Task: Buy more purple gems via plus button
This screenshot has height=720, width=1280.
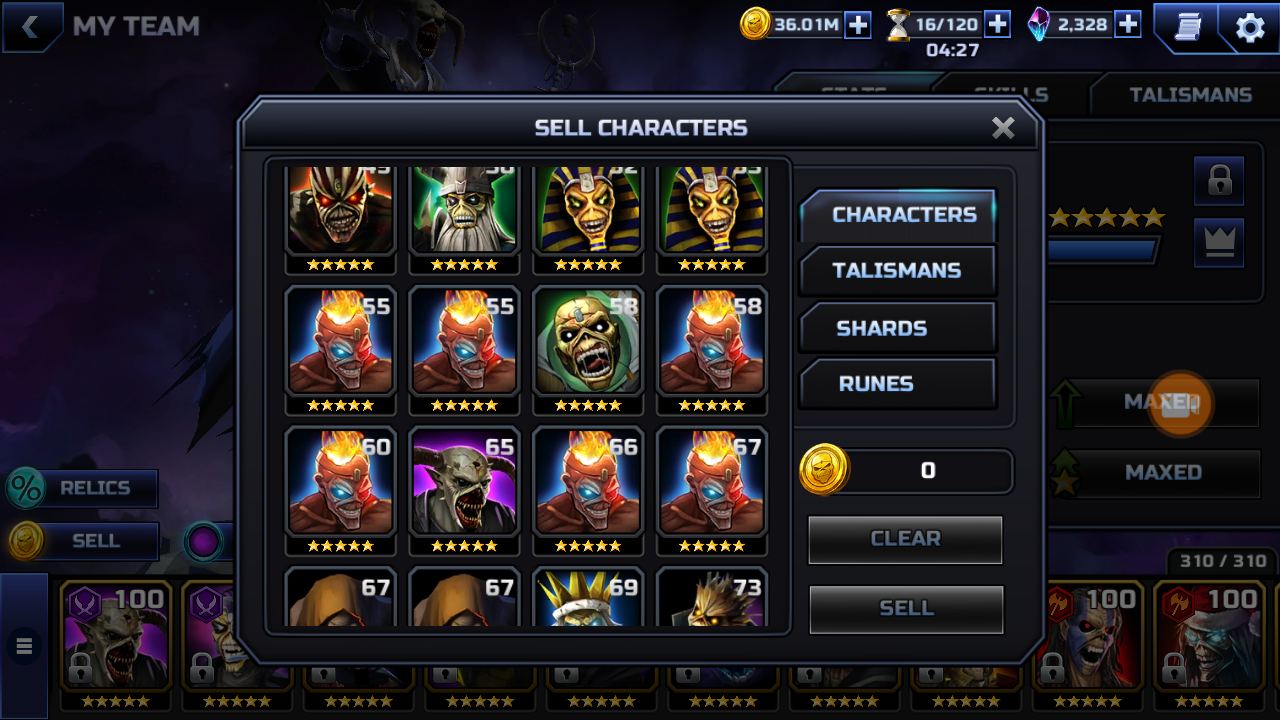Action: (x=1127, y=24)
